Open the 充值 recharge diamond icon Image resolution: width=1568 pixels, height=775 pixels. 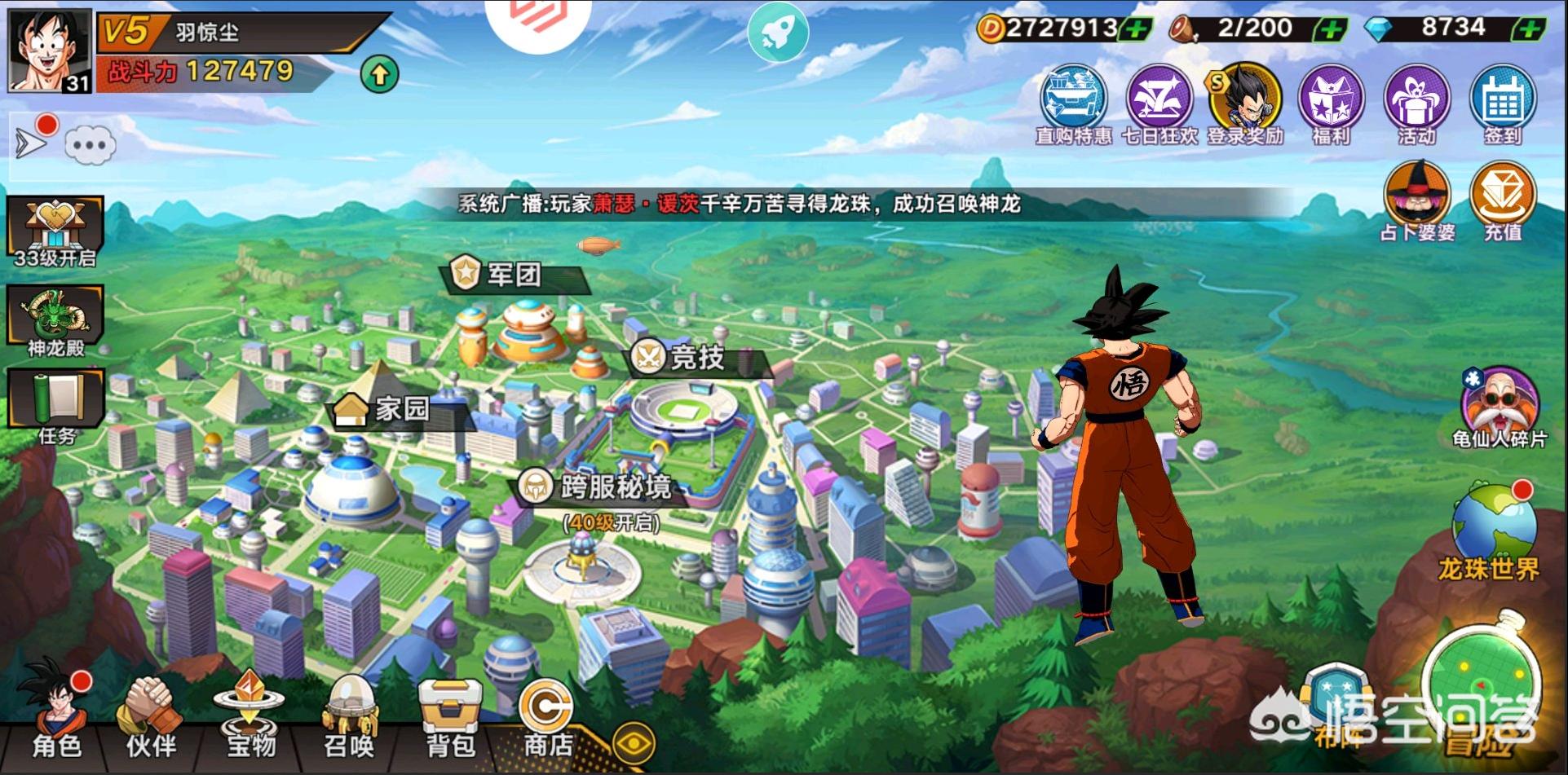(1502, 200)
